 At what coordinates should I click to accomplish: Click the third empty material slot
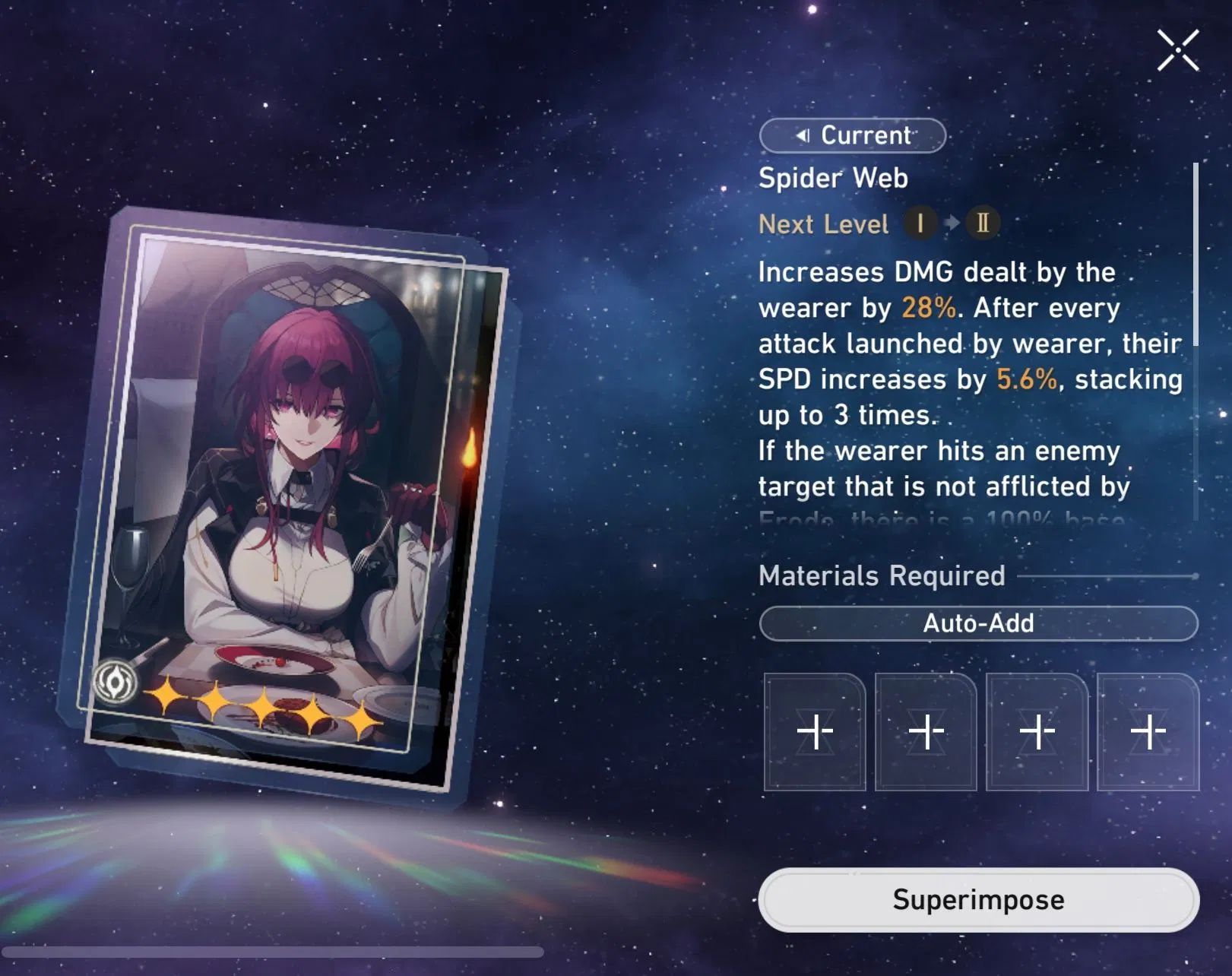coord(1037,731)
